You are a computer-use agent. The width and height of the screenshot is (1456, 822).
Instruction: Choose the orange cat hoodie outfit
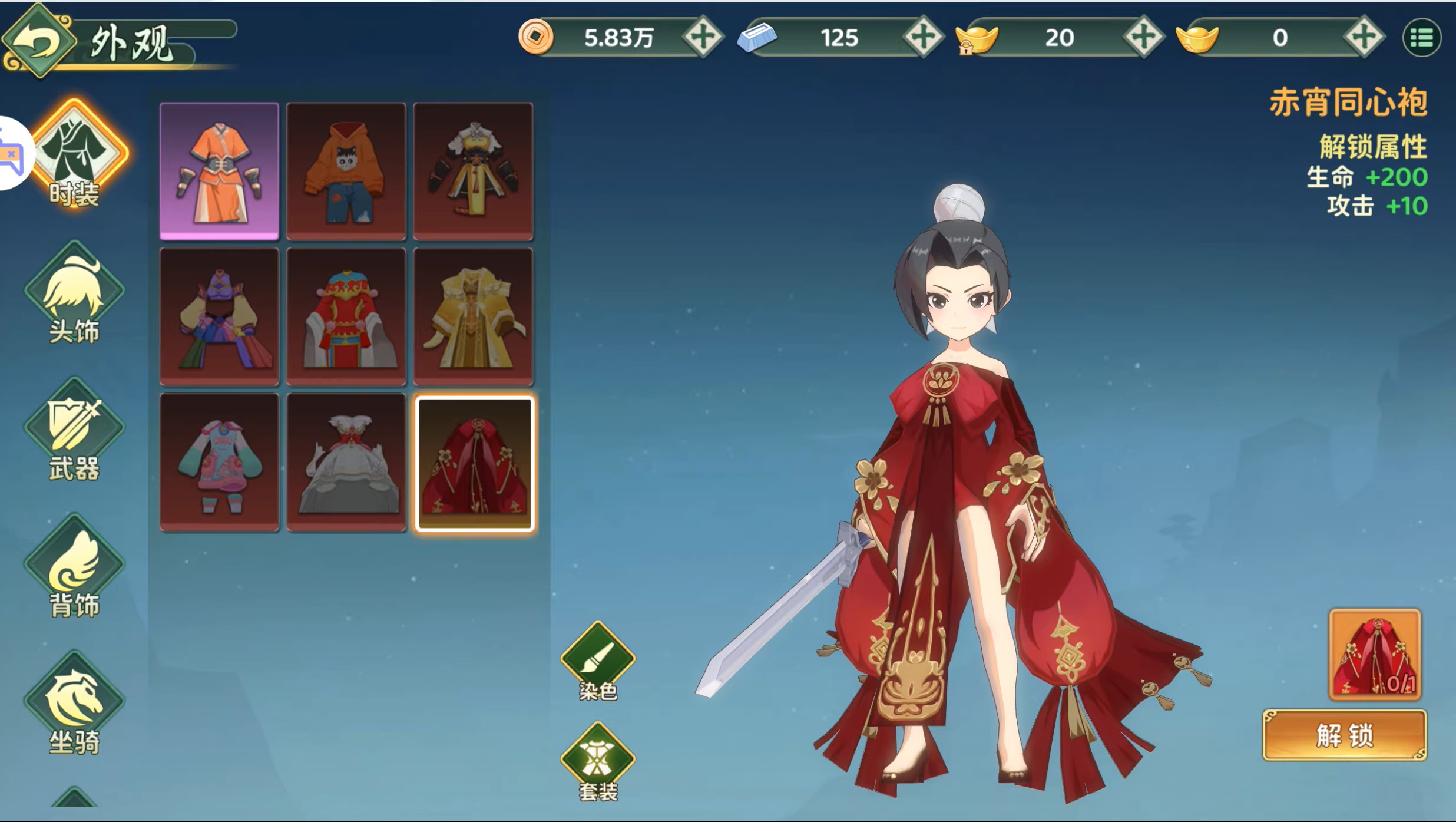point(346,171)
